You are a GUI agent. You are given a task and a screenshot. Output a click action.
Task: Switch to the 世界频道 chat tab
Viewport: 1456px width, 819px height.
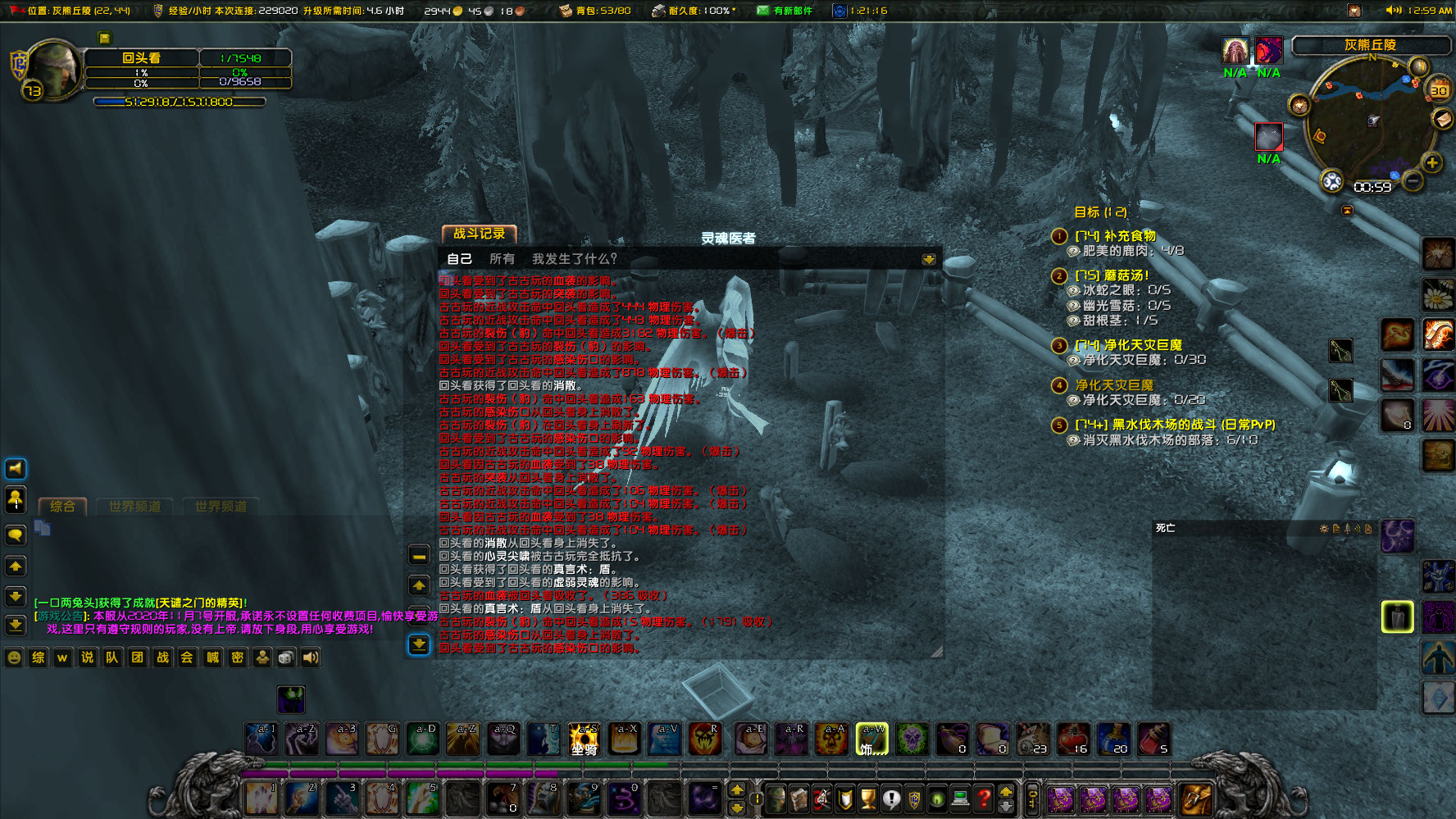[x=135, y=507]
